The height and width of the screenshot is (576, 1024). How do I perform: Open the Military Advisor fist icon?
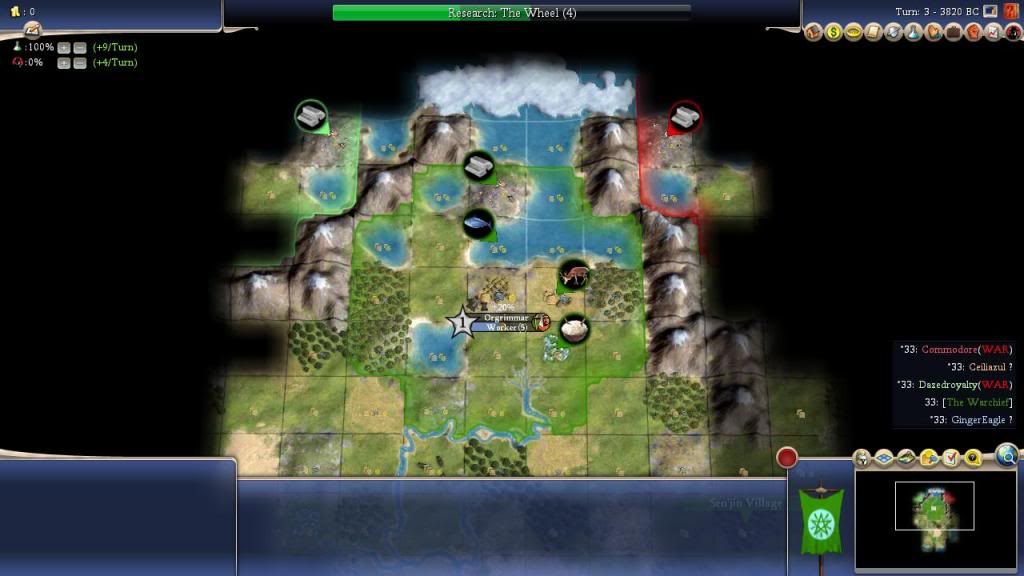pyautogui.click(x=973, y=32)
